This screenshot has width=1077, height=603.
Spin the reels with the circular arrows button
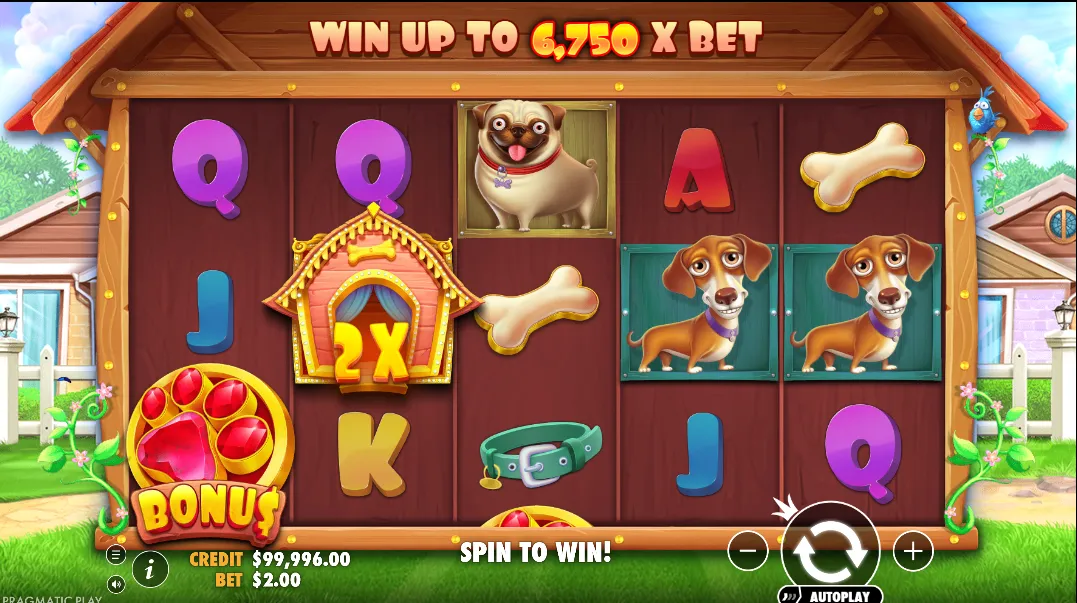click(829, 551)
